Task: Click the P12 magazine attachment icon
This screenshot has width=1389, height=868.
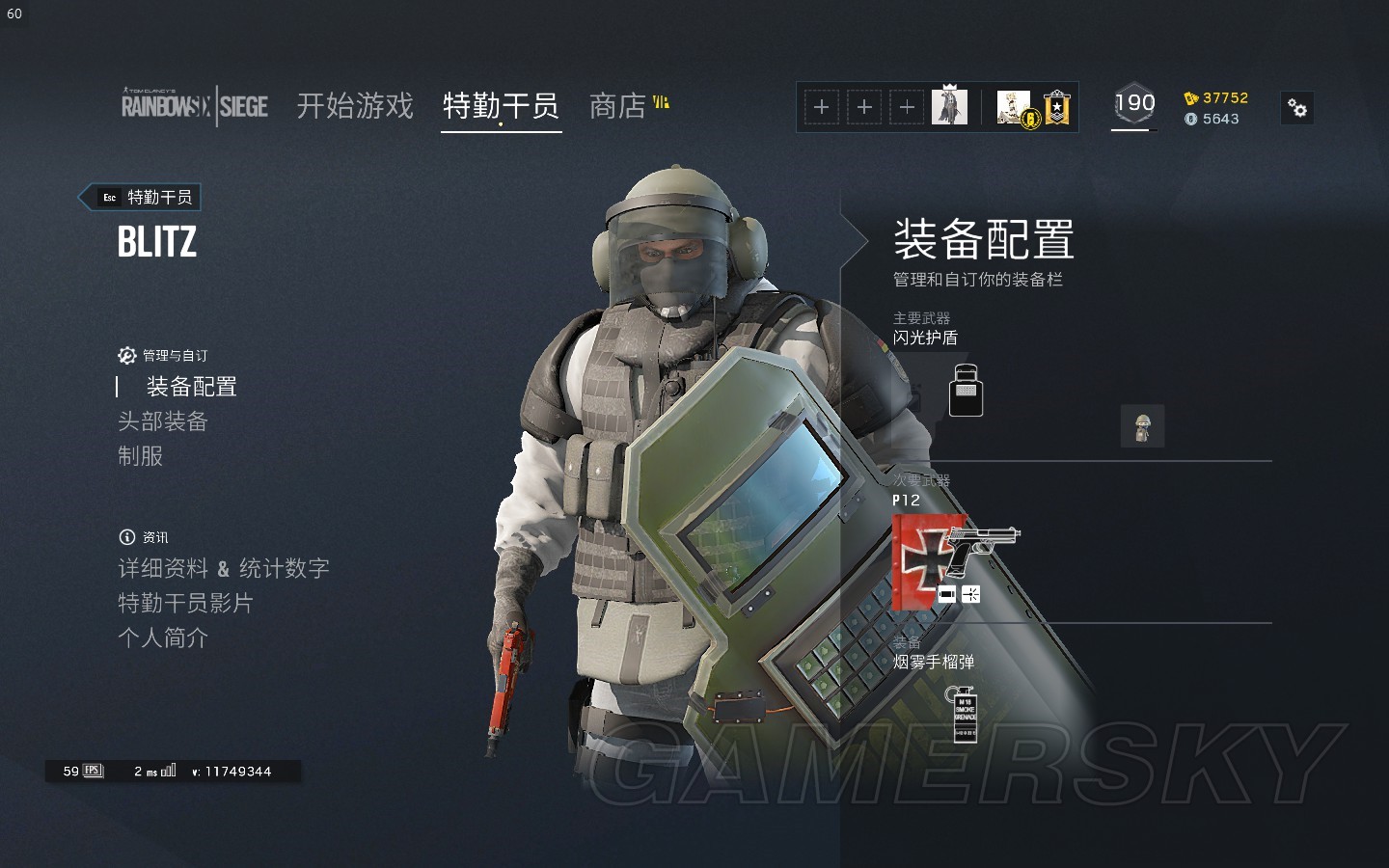Action: click(x=947, y=594)
